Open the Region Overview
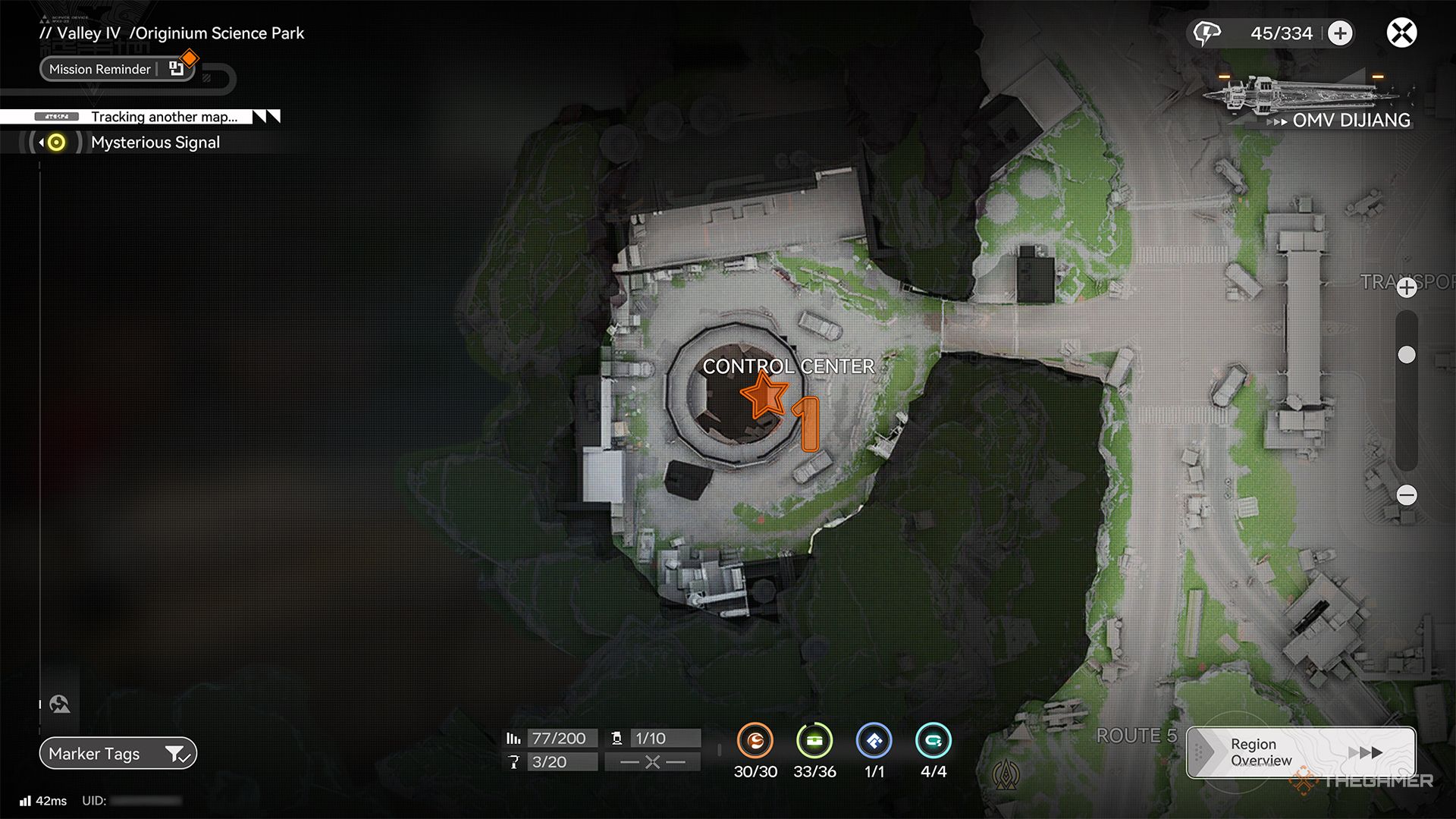Image resolution: width=1456 pixels, height=819 pixels. point(1301,752)
